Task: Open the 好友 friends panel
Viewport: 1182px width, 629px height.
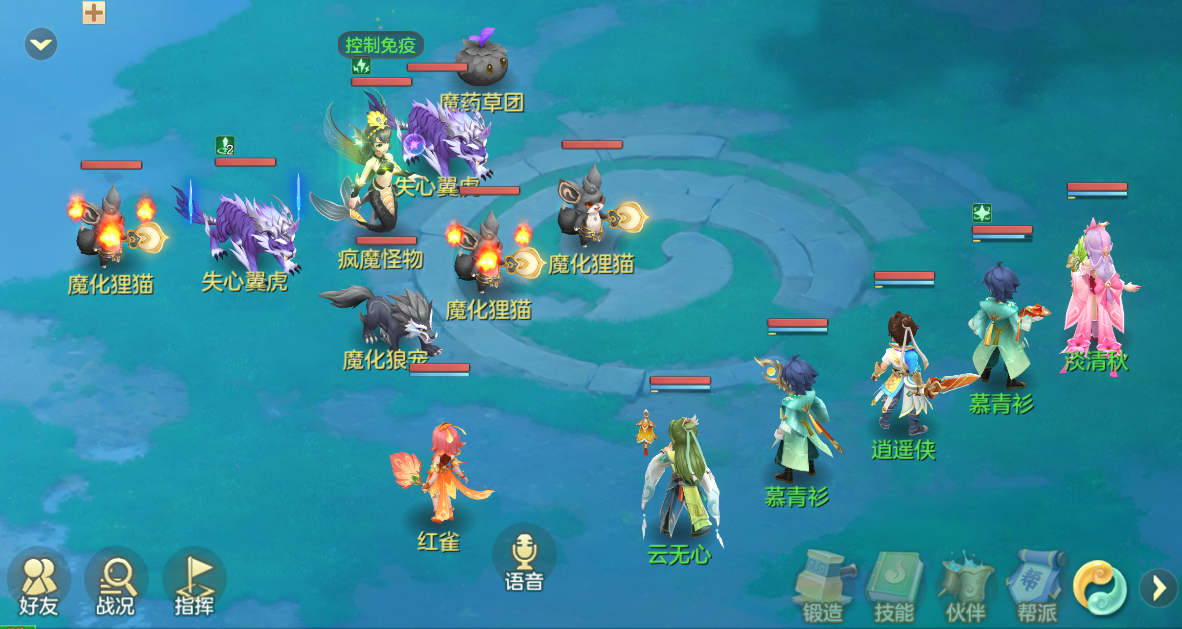Action: click(x=39, y=583)
